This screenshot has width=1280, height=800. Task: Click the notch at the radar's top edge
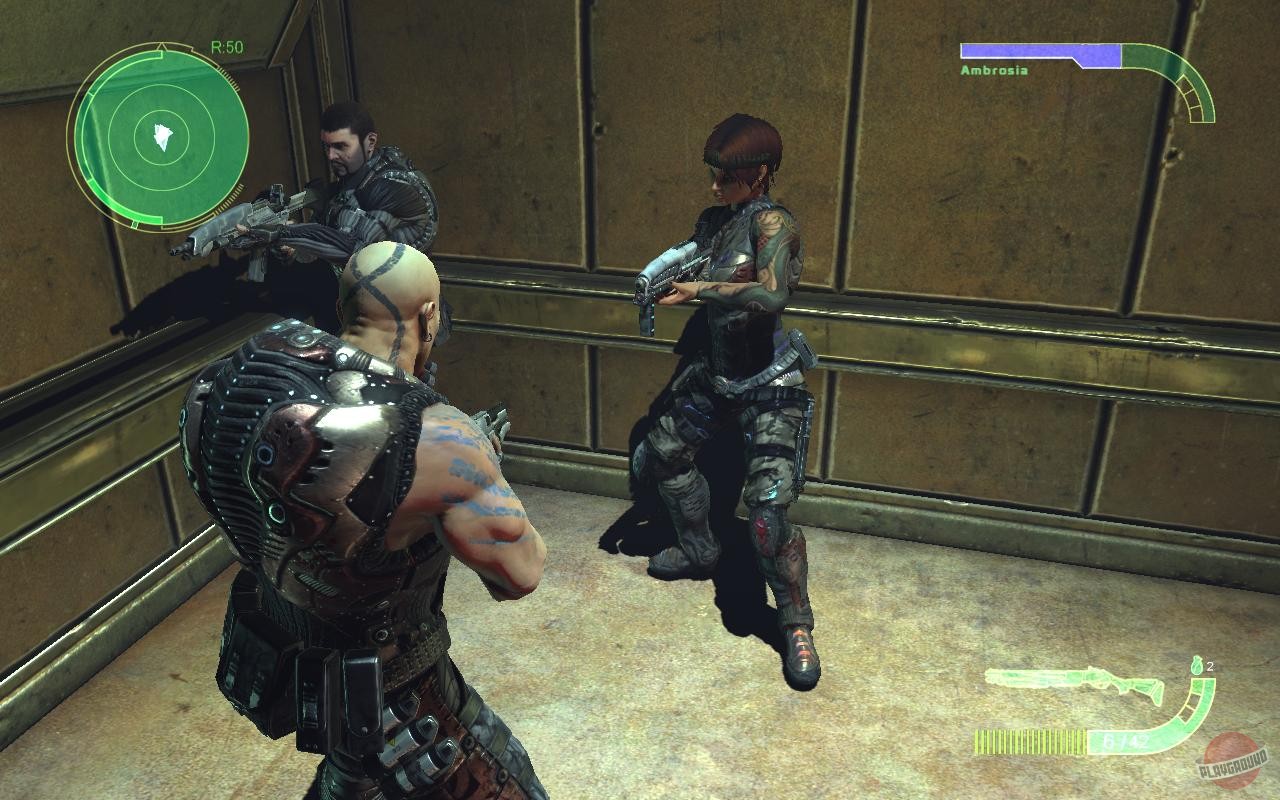[161, 46]
